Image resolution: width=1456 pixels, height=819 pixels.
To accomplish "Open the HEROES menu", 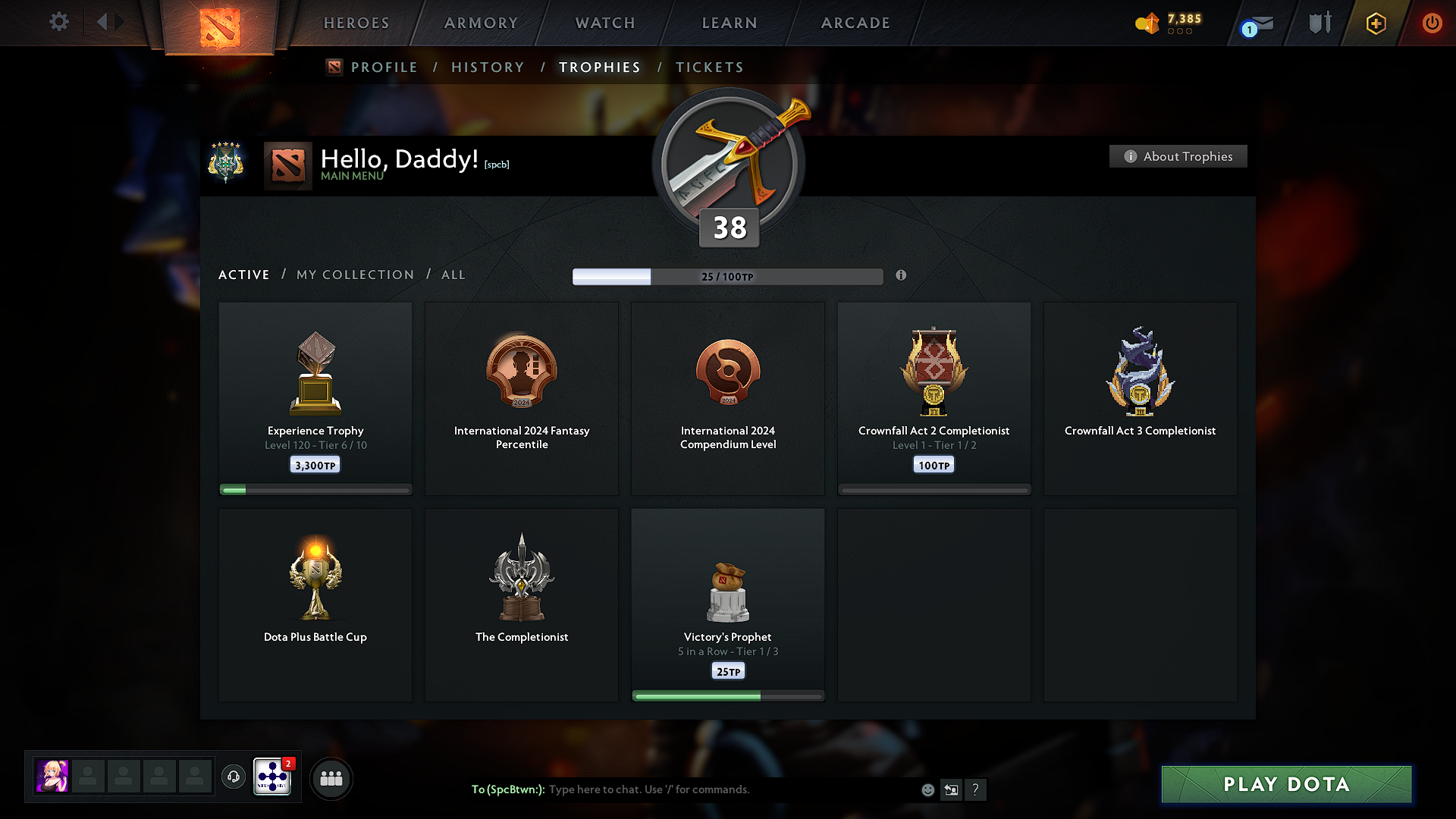I will point(356,23).
